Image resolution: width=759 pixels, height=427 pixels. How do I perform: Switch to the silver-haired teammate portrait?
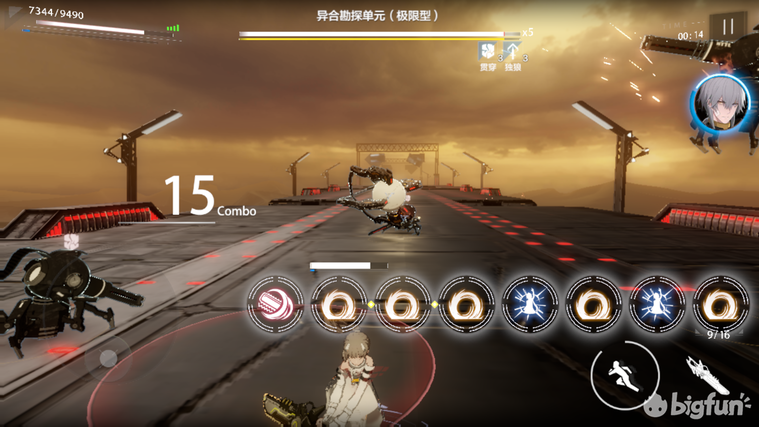(718, 105)
